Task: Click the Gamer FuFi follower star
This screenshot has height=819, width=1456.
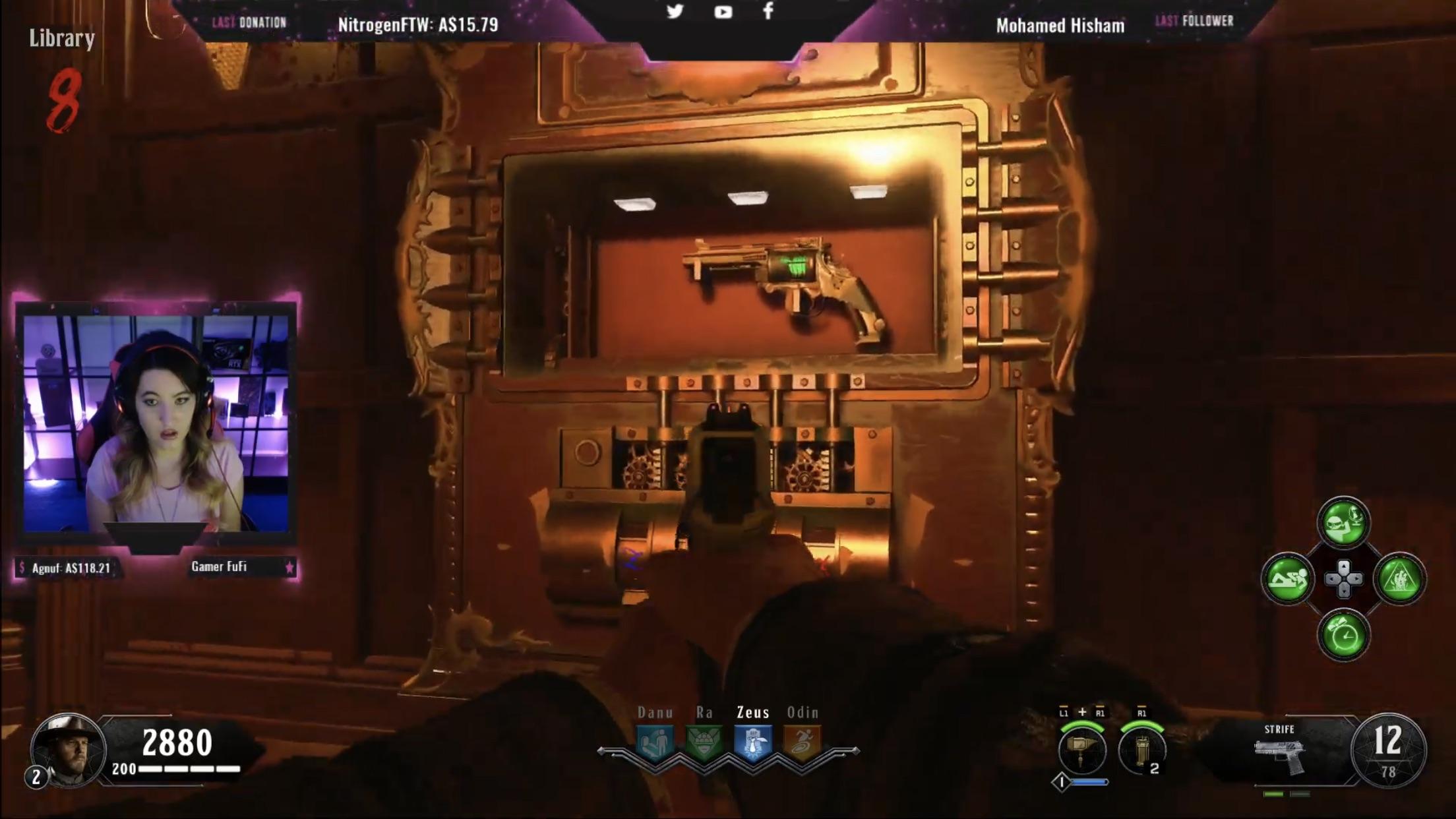Action: coord(290,566)
